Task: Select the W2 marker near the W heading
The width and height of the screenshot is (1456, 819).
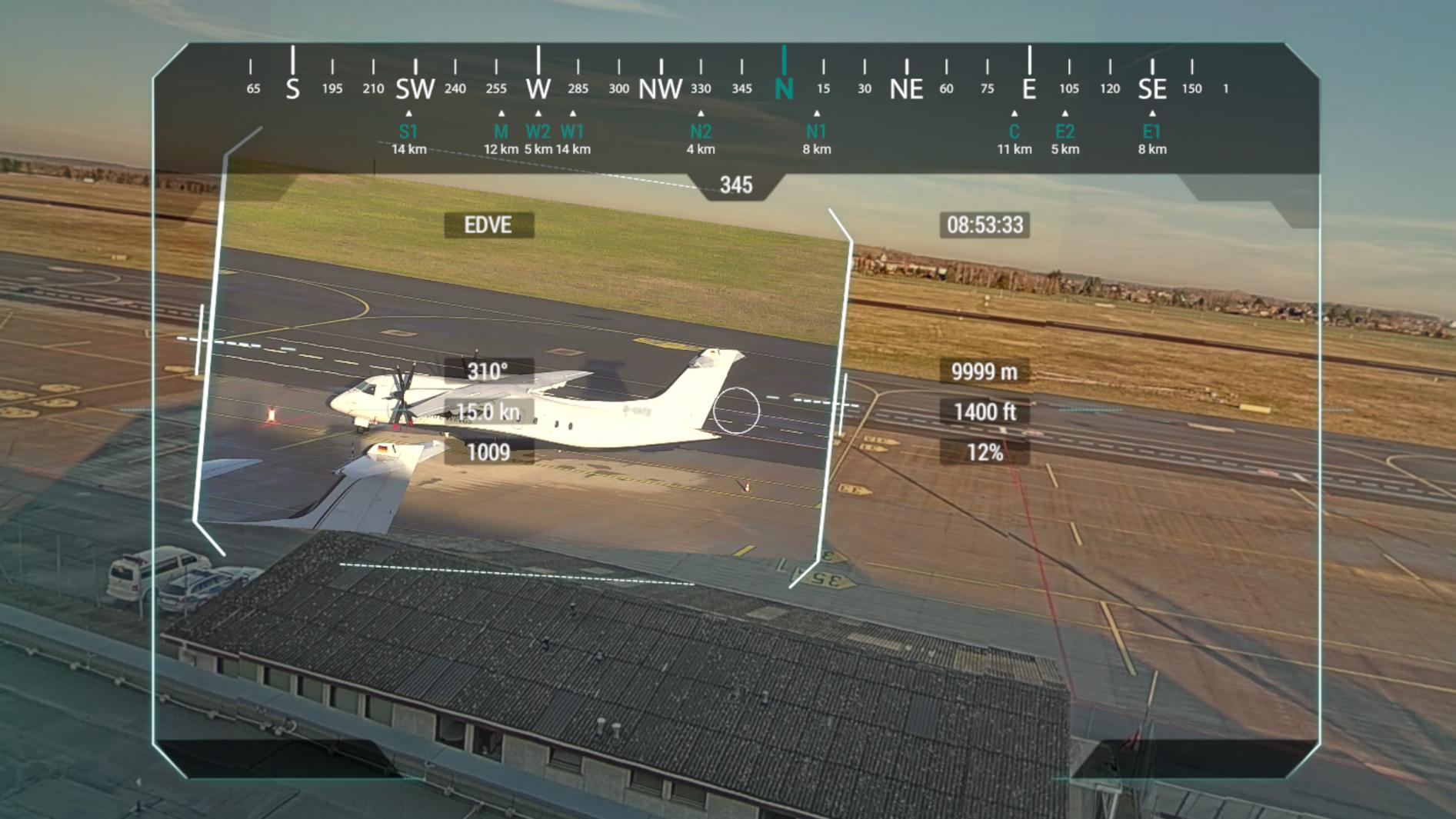Action: (x=538, y=131)
